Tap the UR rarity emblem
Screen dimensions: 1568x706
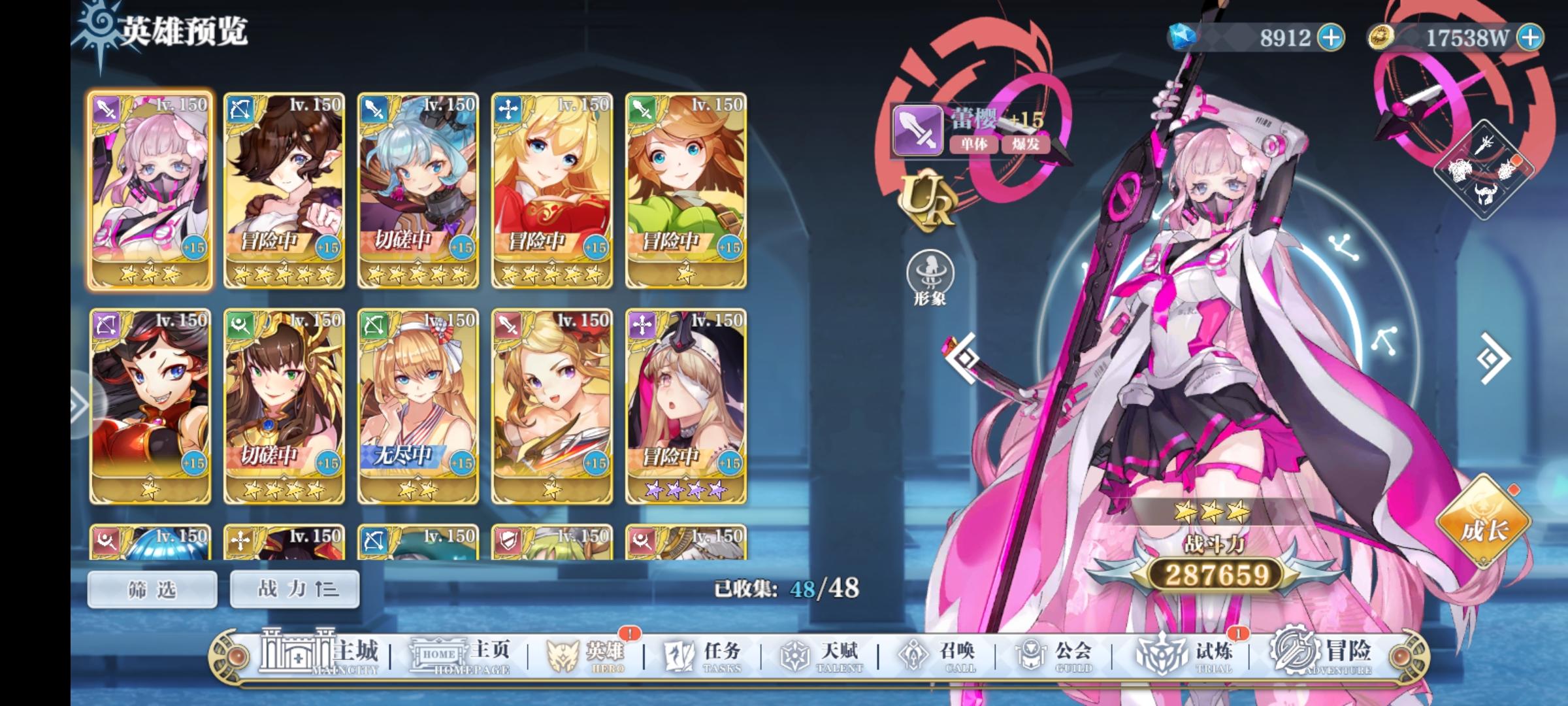[x=928, y=199]
